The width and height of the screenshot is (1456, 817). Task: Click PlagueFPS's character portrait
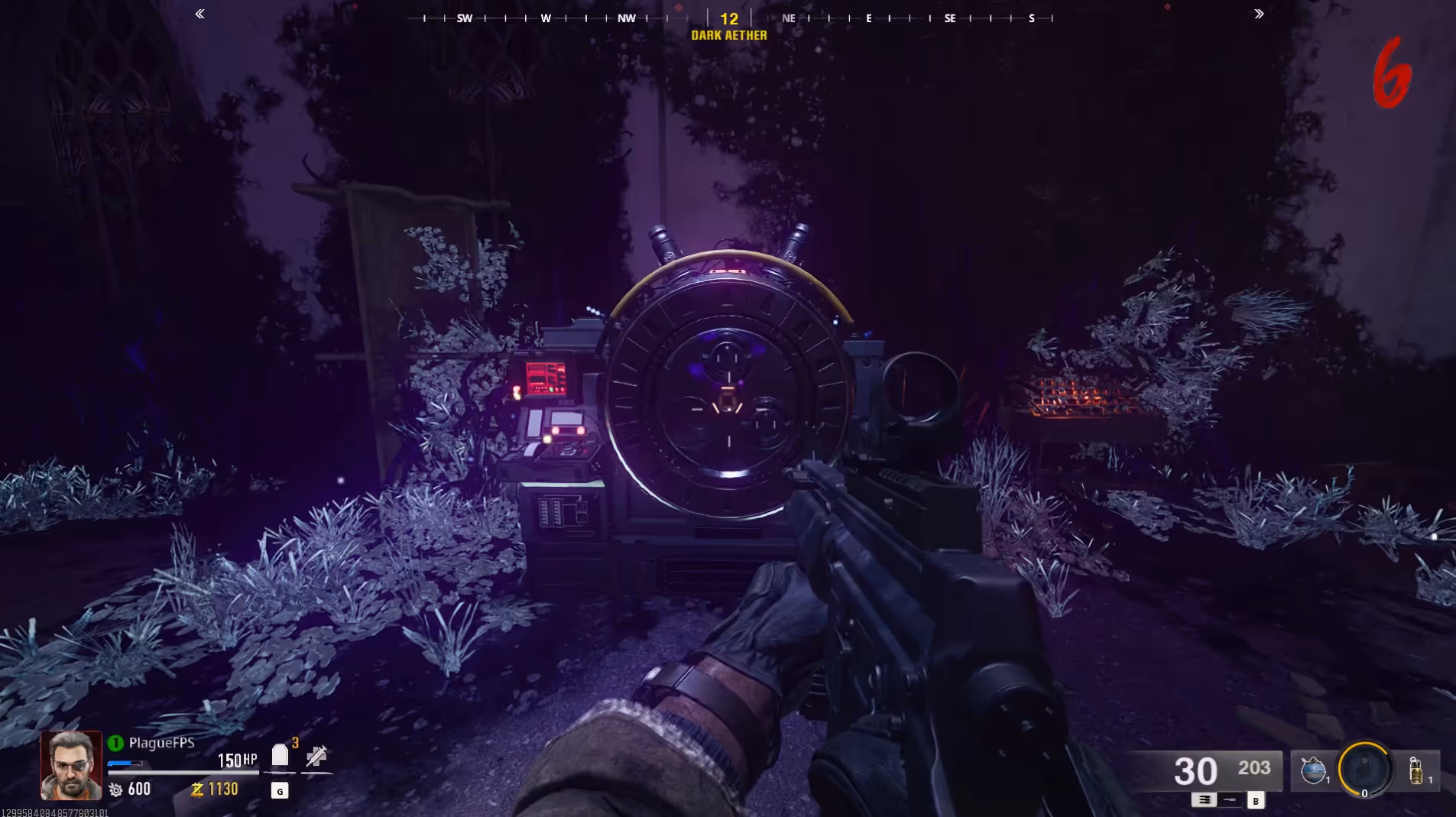[71, 765]
